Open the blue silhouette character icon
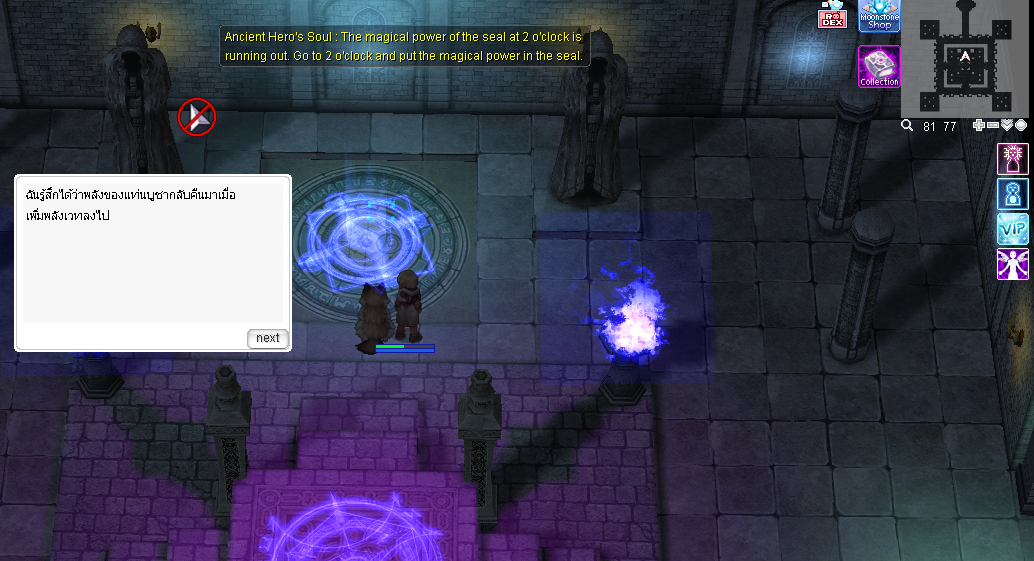This screenshot has height=561, width=1034. (x=1012, y=194)
